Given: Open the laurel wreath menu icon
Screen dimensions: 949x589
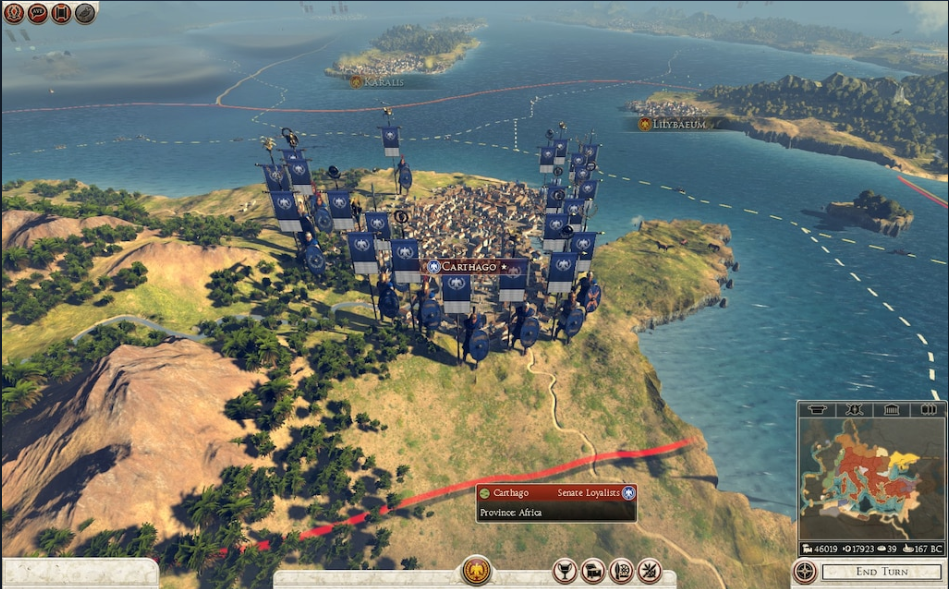Looking at the screenshot, I should click(14, 13).
